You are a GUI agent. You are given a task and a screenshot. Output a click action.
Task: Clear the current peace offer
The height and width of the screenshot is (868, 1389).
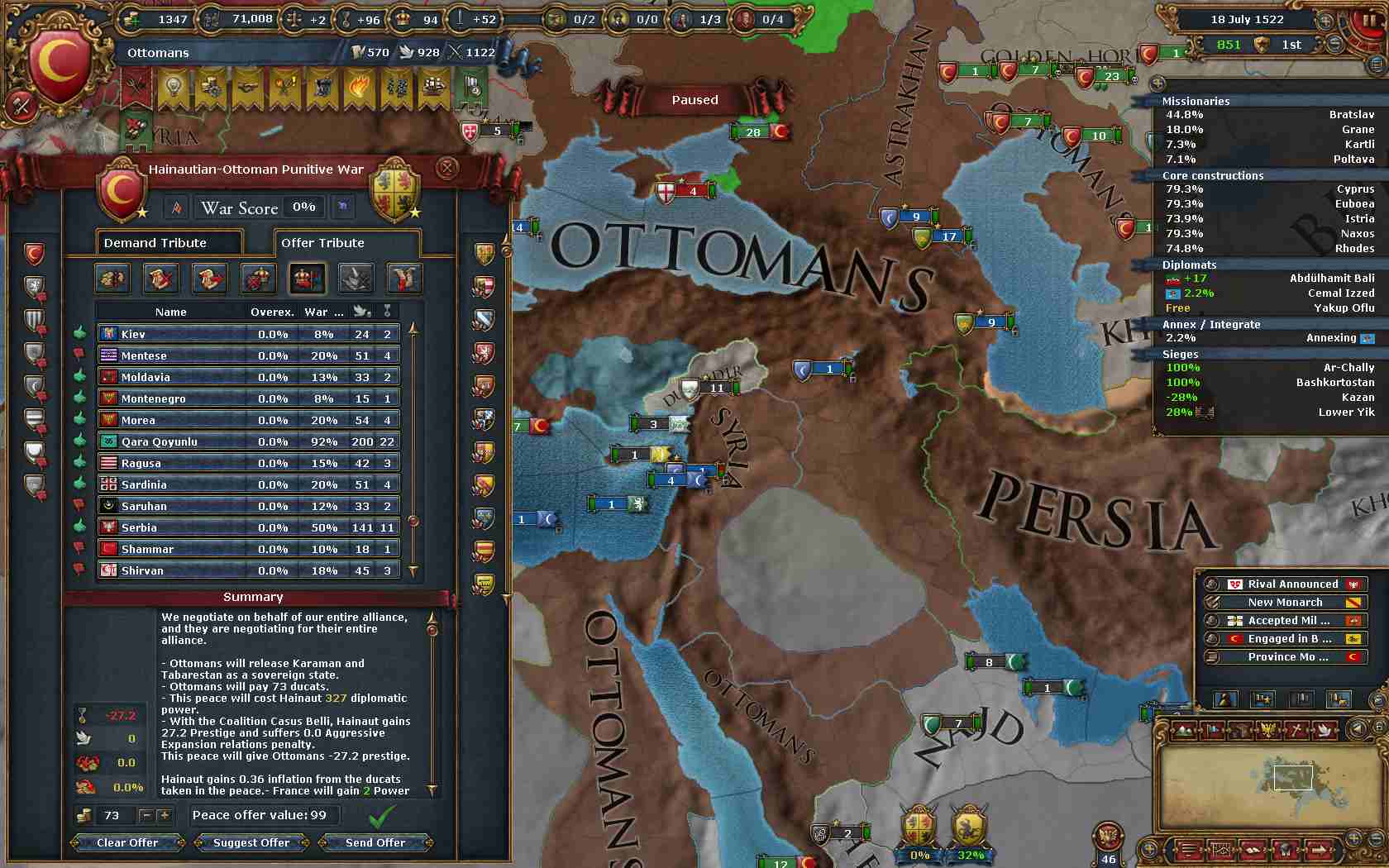coord(127,842)
